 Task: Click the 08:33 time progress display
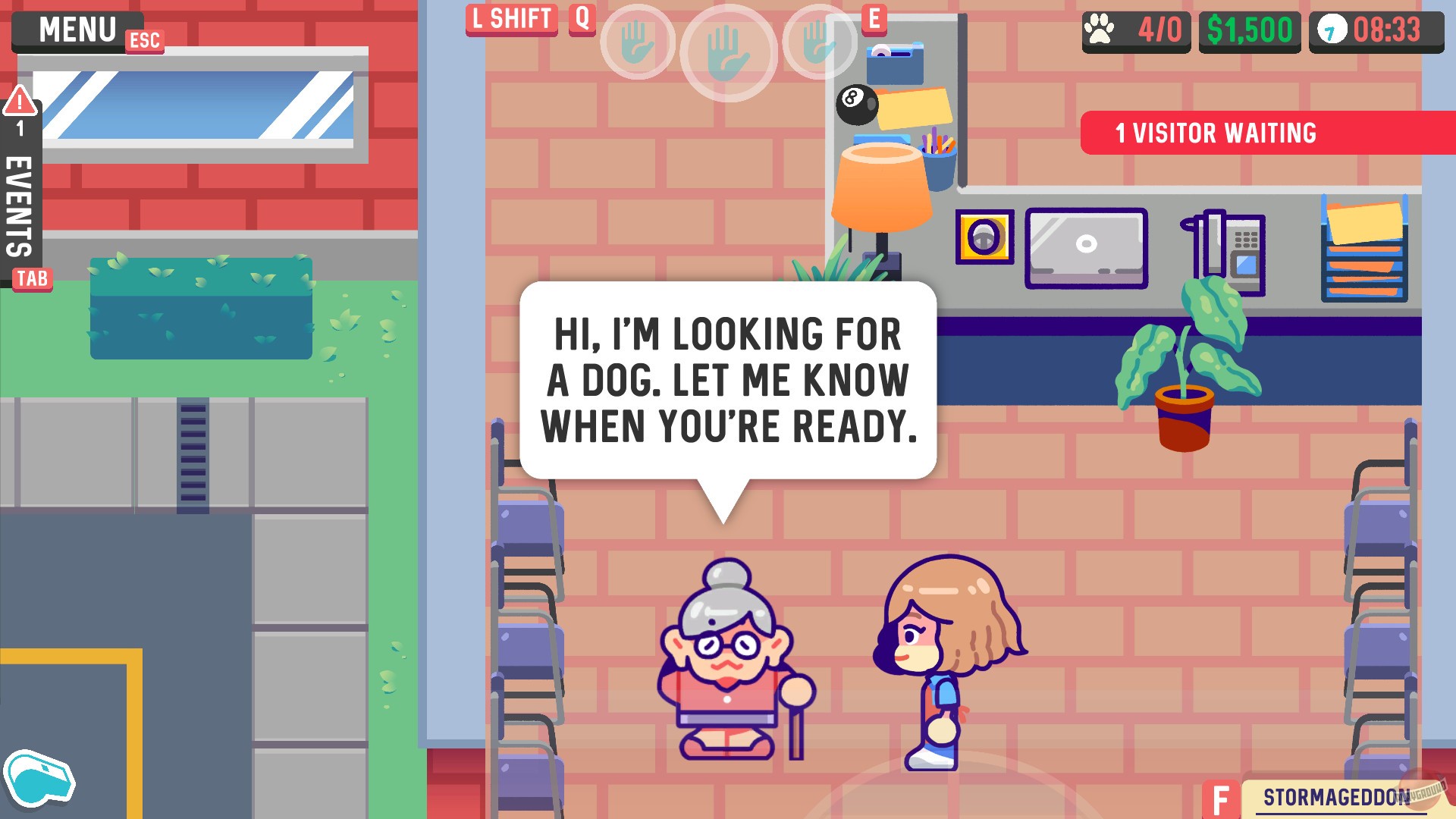point(1388,28)
